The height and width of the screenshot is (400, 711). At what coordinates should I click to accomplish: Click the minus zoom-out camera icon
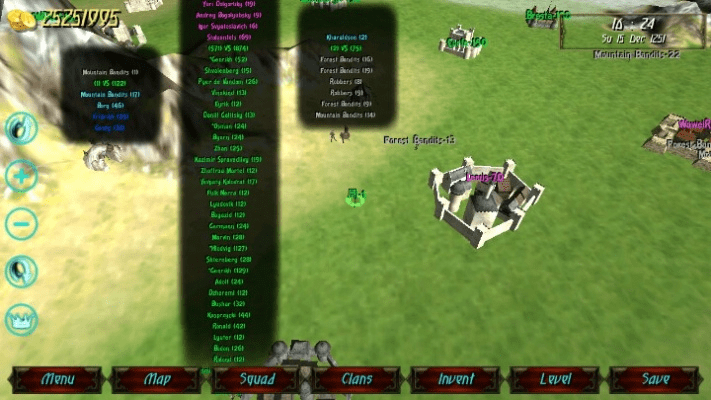[21, 222]
